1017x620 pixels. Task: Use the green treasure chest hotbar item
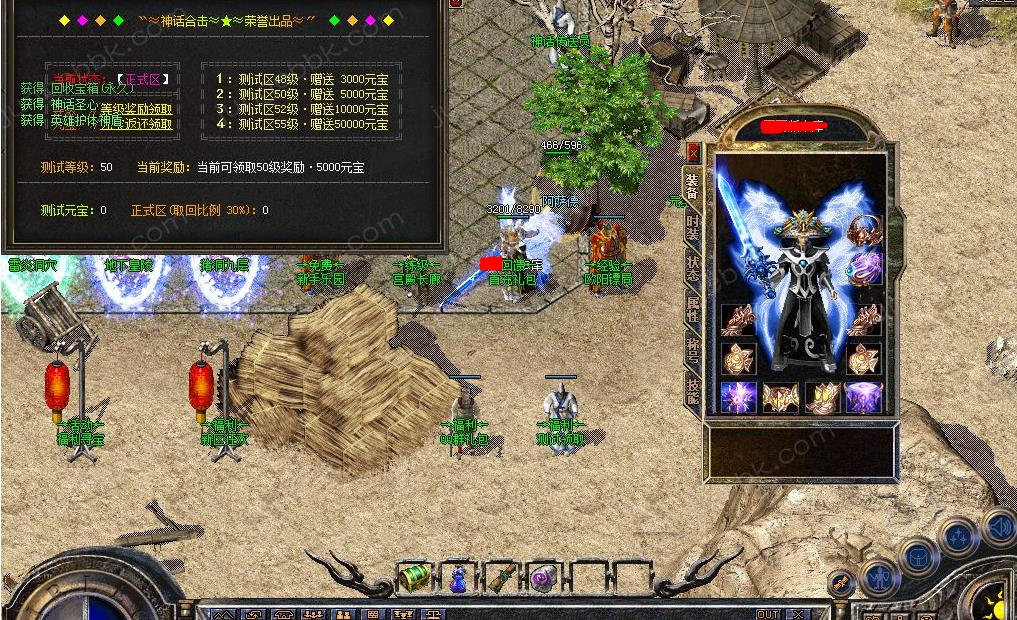tap(414, 577)
